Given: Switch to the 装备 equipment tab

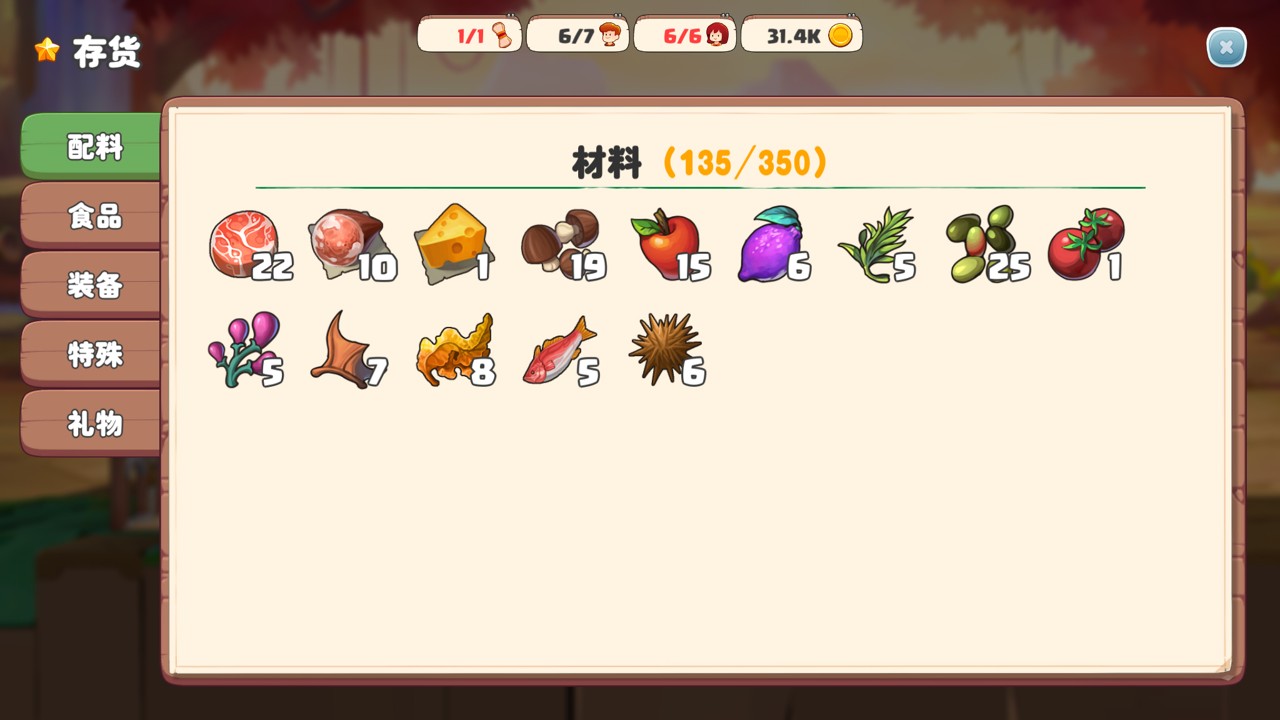Looking at the screenshot, I should click(94, 285).
